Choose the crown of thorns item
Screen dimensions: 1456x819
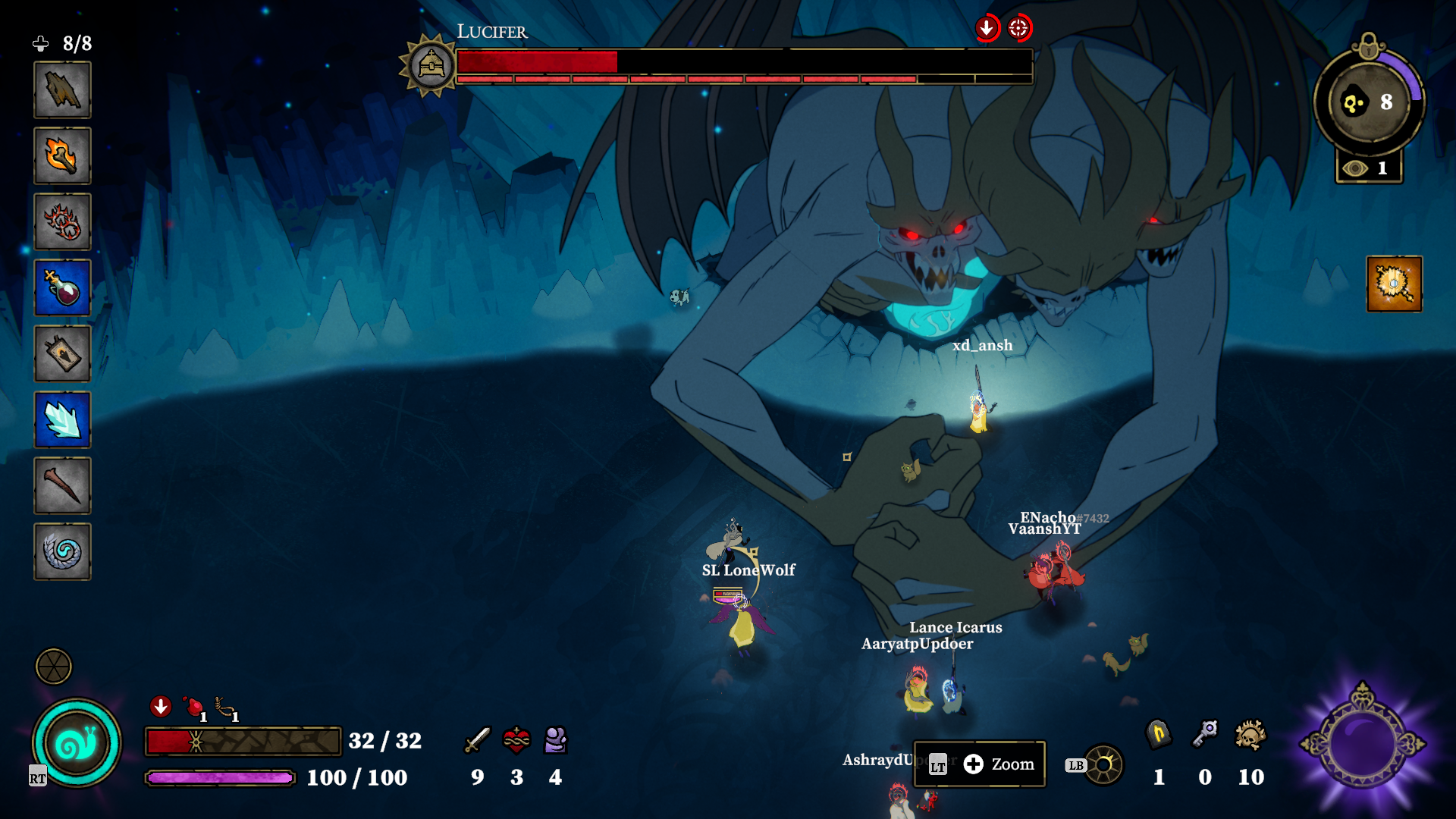[x=62, y=222]
